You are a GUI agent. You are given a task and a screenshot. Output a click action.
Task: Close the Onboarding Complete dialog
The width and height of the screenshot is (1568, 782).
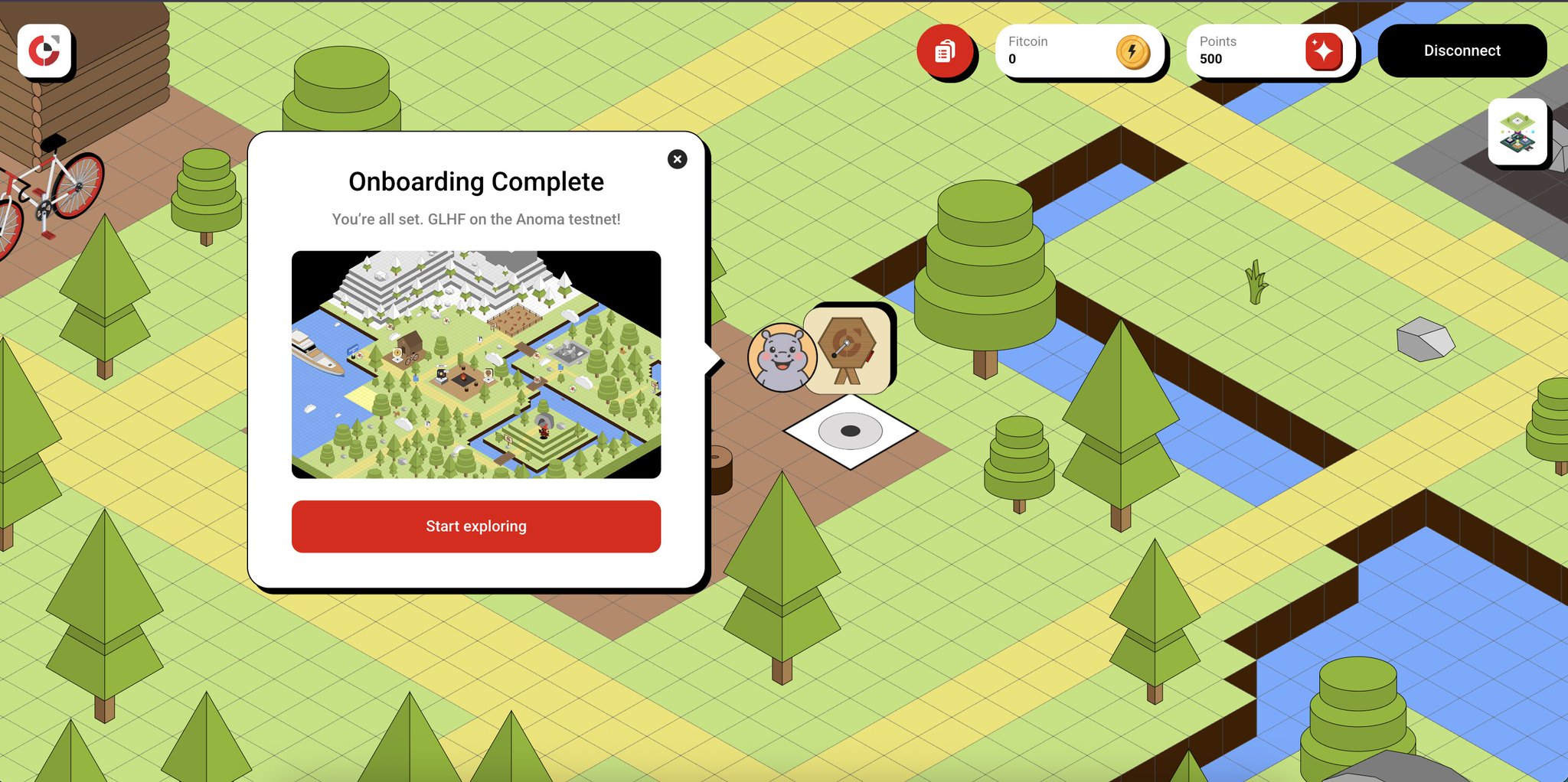click(x=677, y=159)
